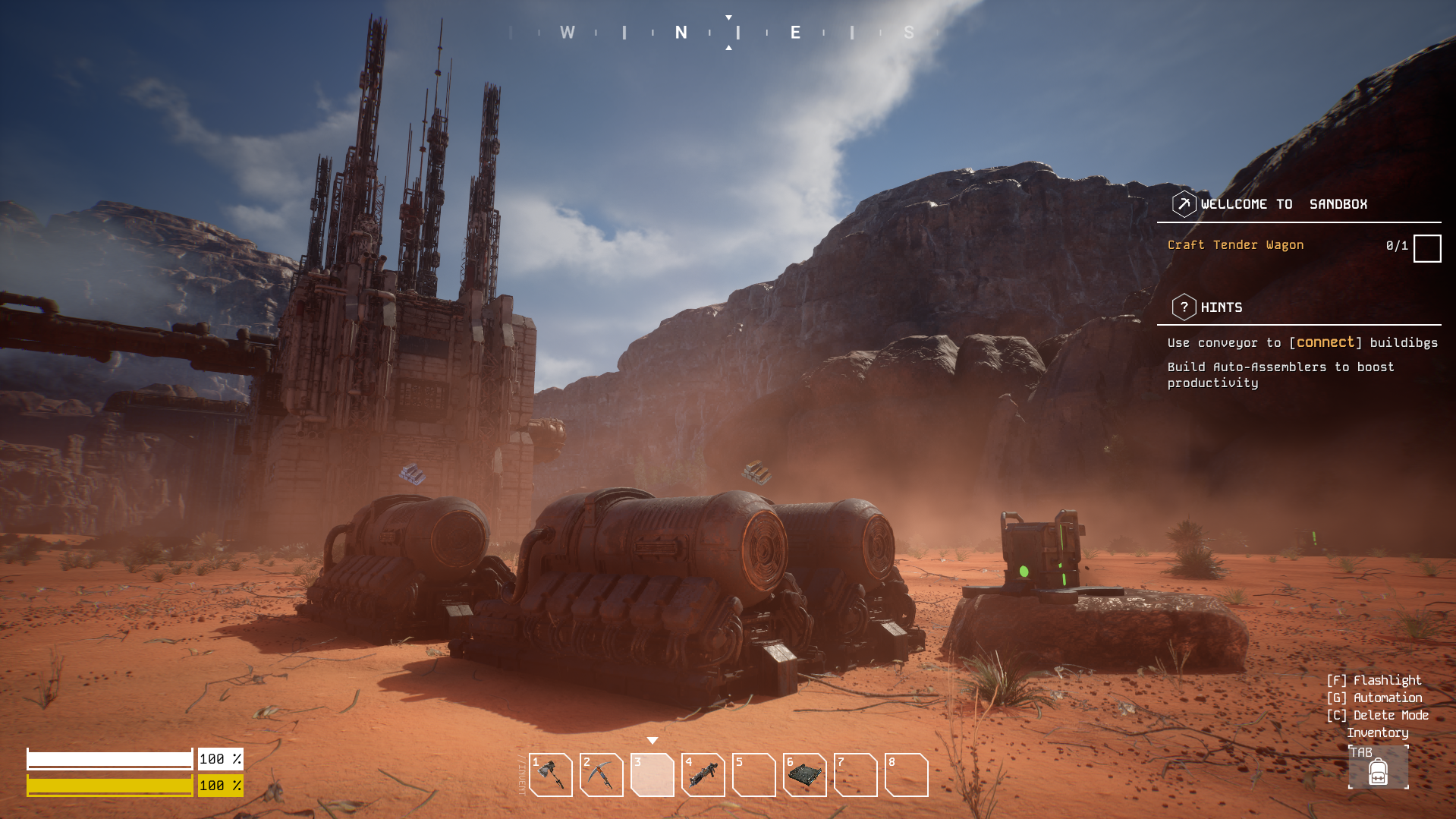Equip the pickaxe from the hotbar
Image resolution: width=1456 pixels, height=819 pixels.
tap(602, 775)
